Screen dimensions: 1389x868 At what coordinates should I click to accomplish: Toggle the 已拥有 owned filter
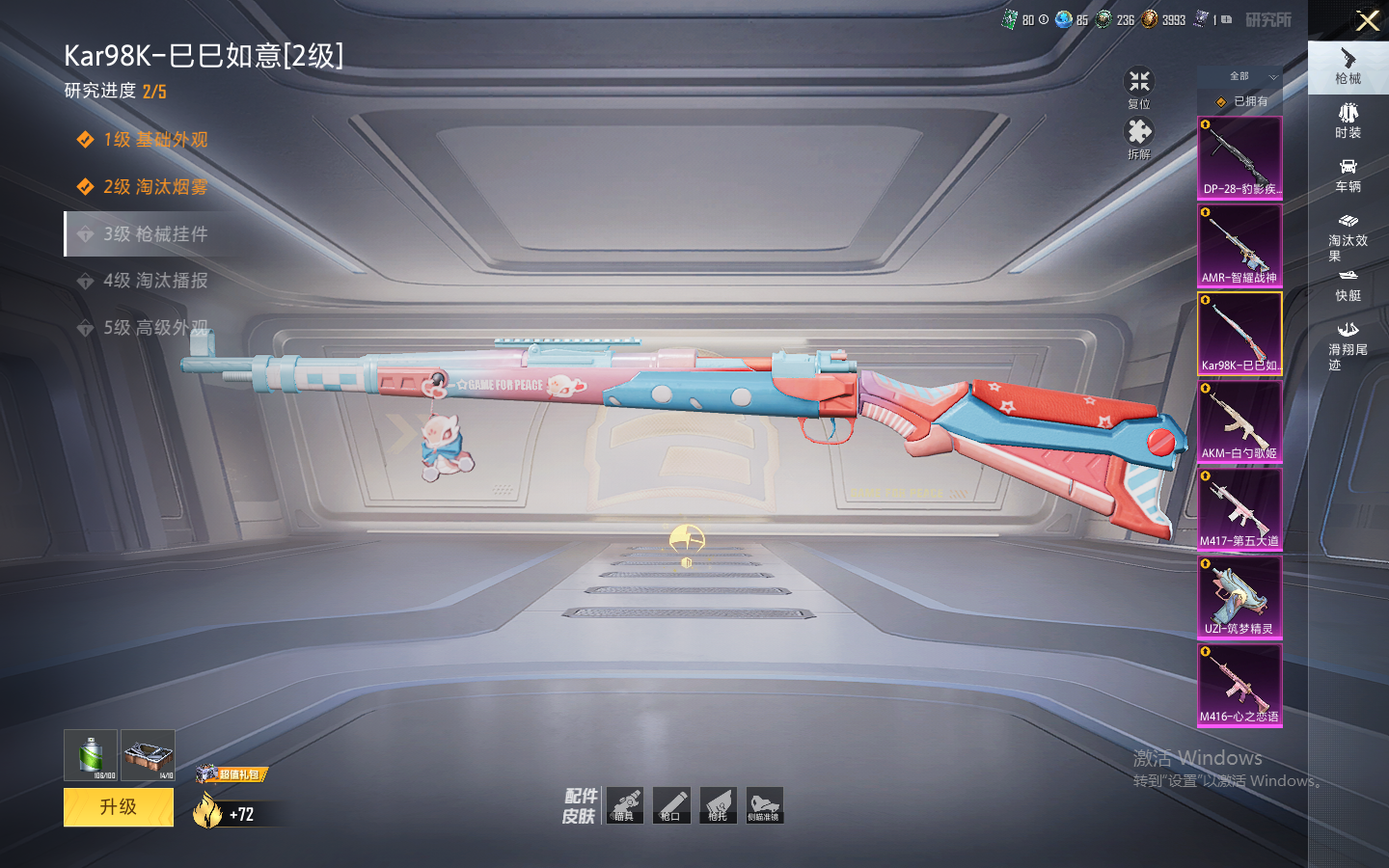(x=1242, y=101)
